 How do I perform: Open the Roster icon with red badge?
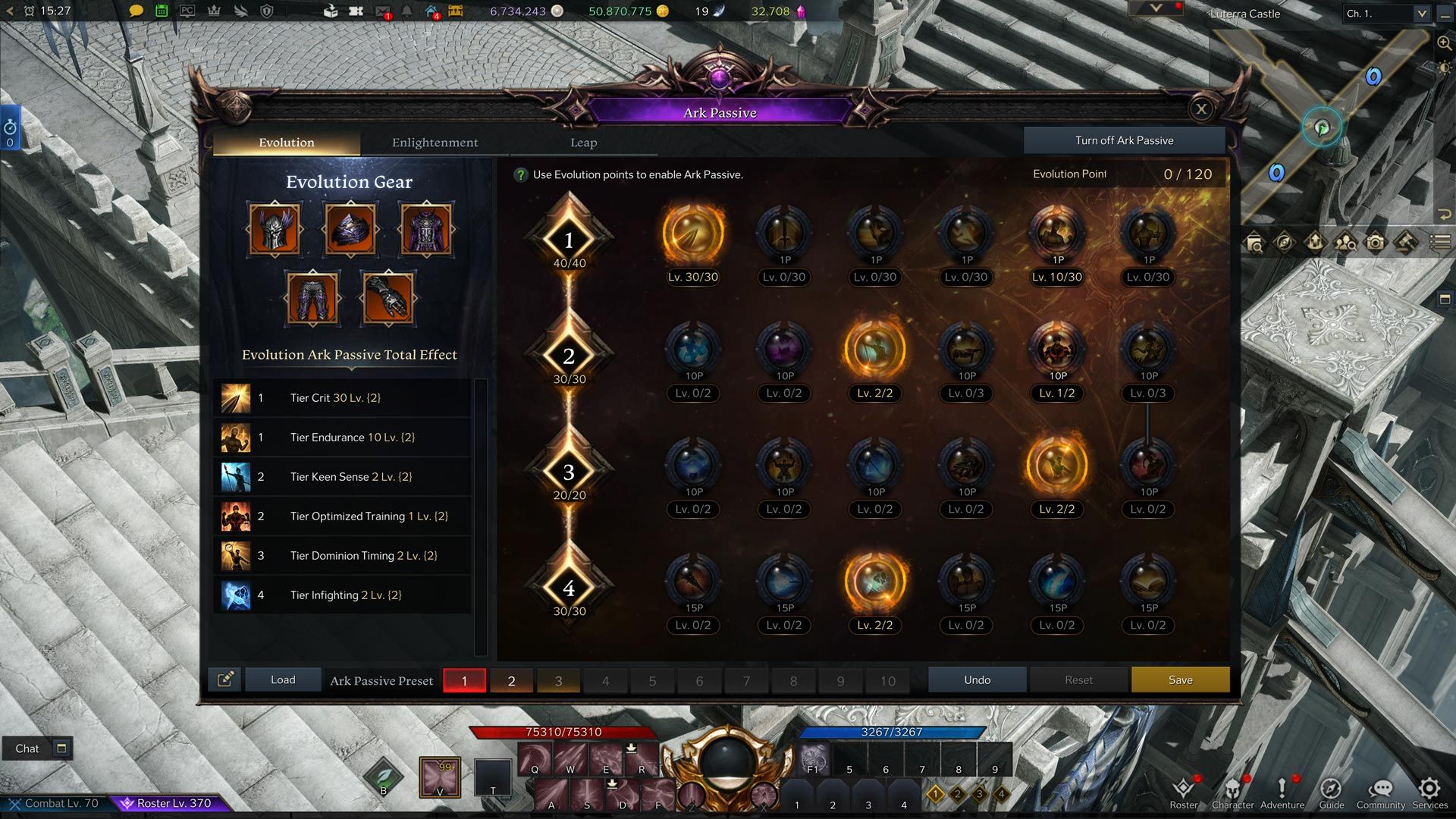[1184, 789]
